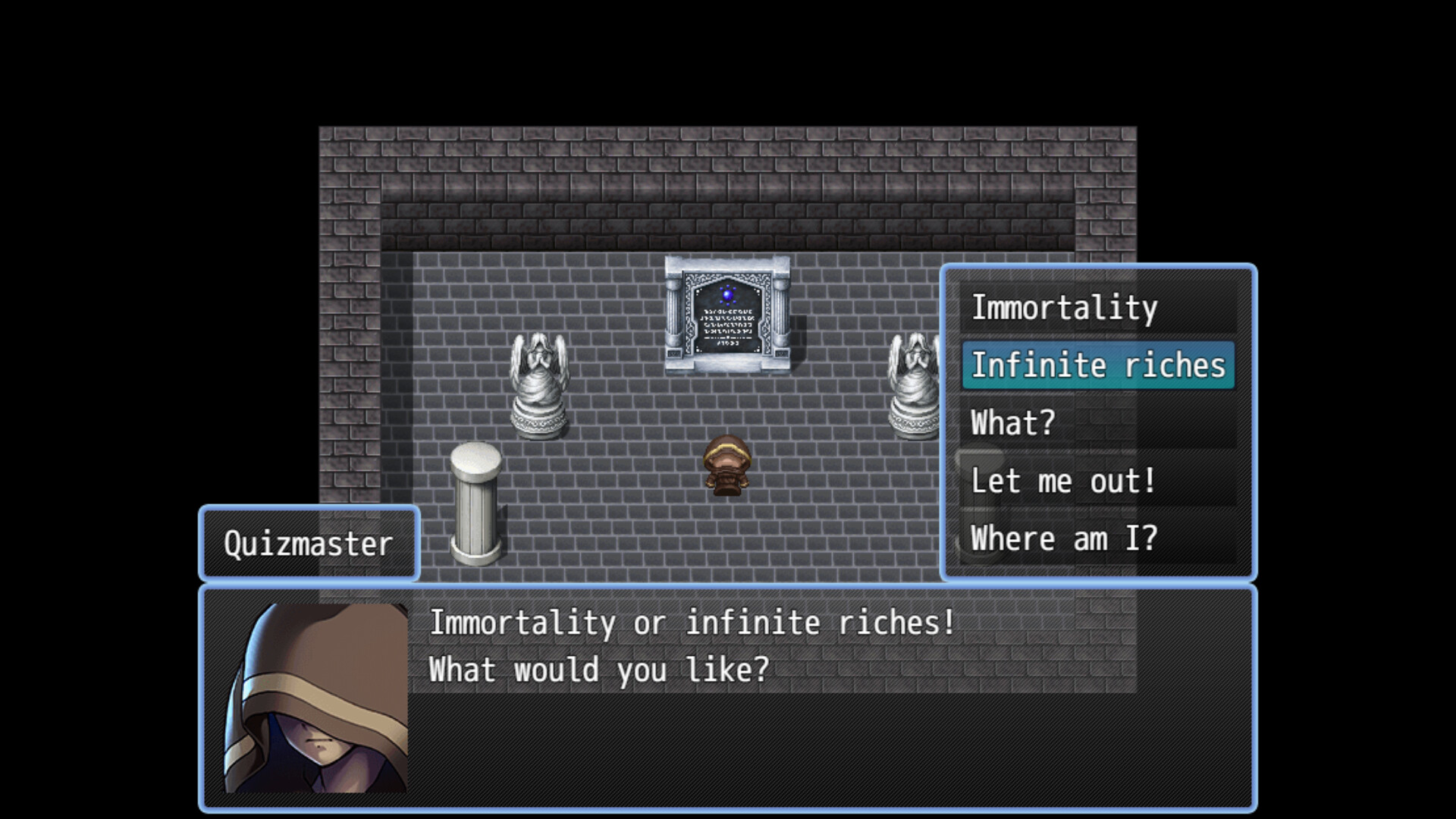Click the dialogue text Immortality or infinite riches!
The height and width of the screenshot is (819, 1456).
[x=692, y=623]
